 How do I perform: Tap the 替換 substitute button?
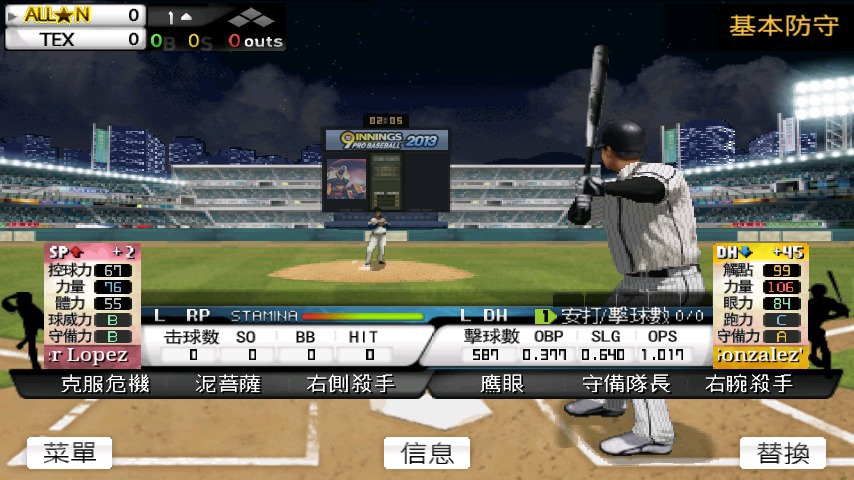pyautogui.click(x=783, y=453)
